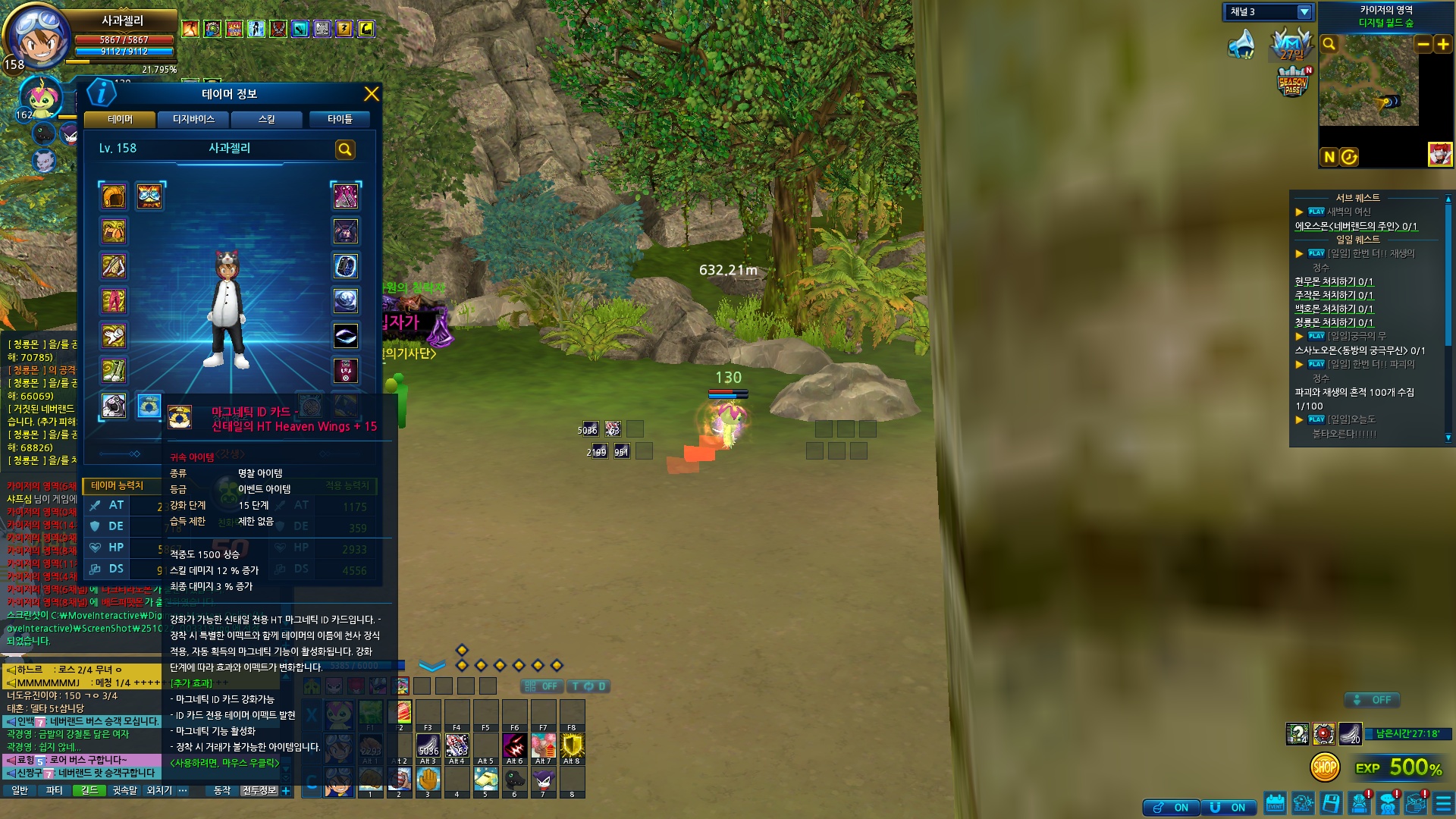
Task: Select the 외치기 chat tab
Action: click(159, 790)
